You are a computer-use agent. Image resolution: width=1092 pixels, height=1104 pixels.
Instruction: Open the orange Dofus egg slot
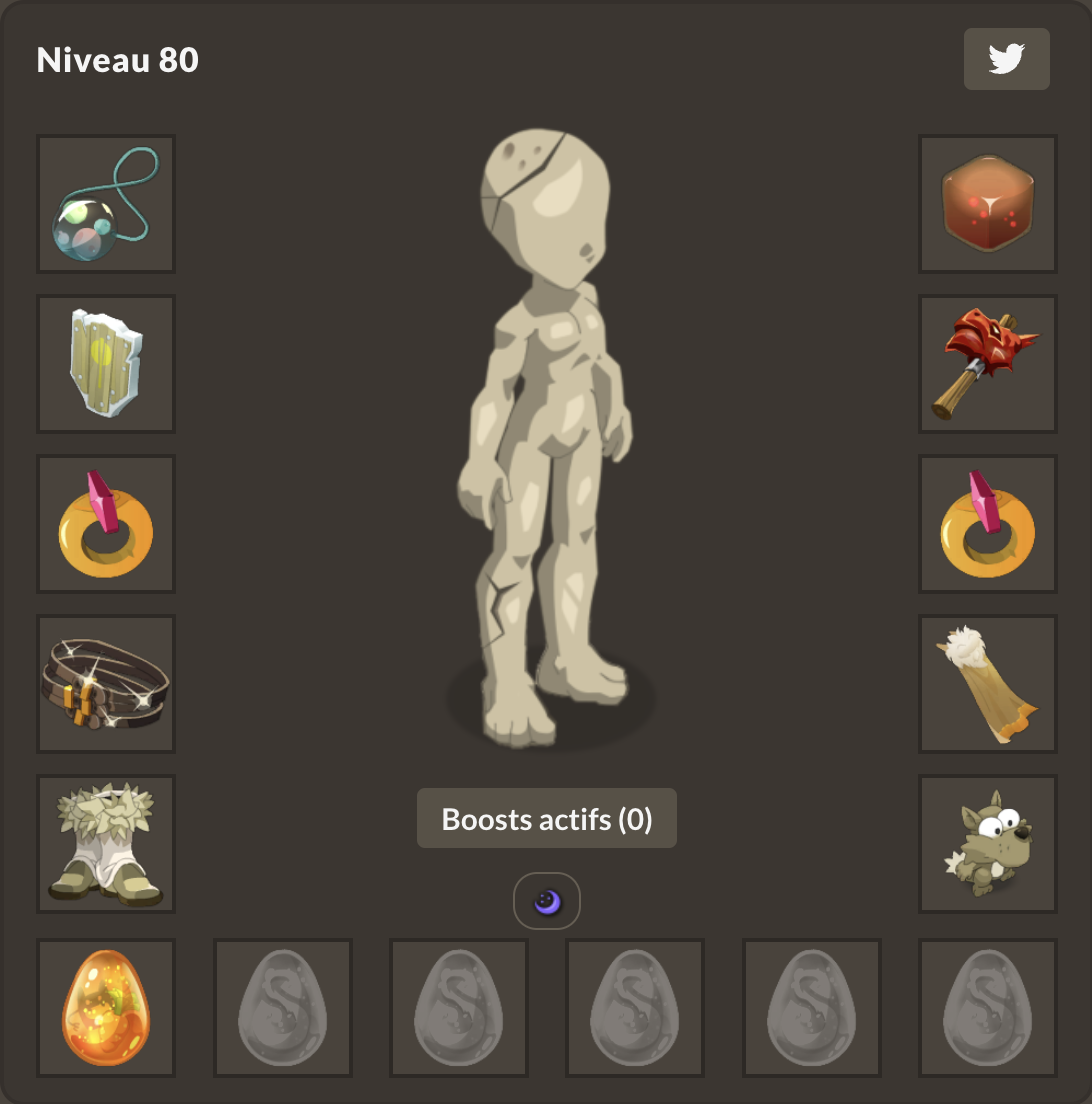(106, 1008)
